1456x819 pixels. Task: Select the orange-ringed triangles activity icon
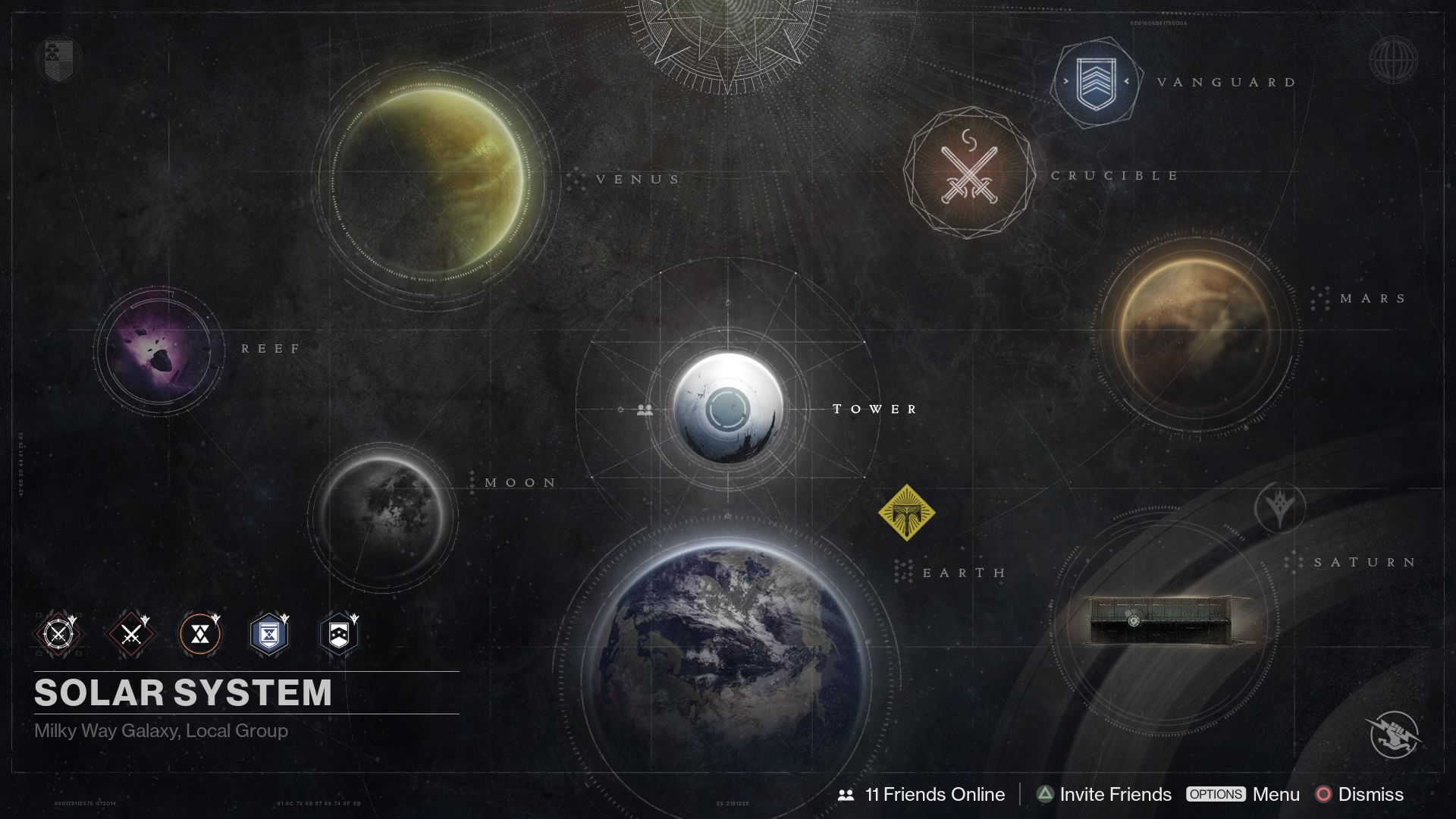point(200,634)
